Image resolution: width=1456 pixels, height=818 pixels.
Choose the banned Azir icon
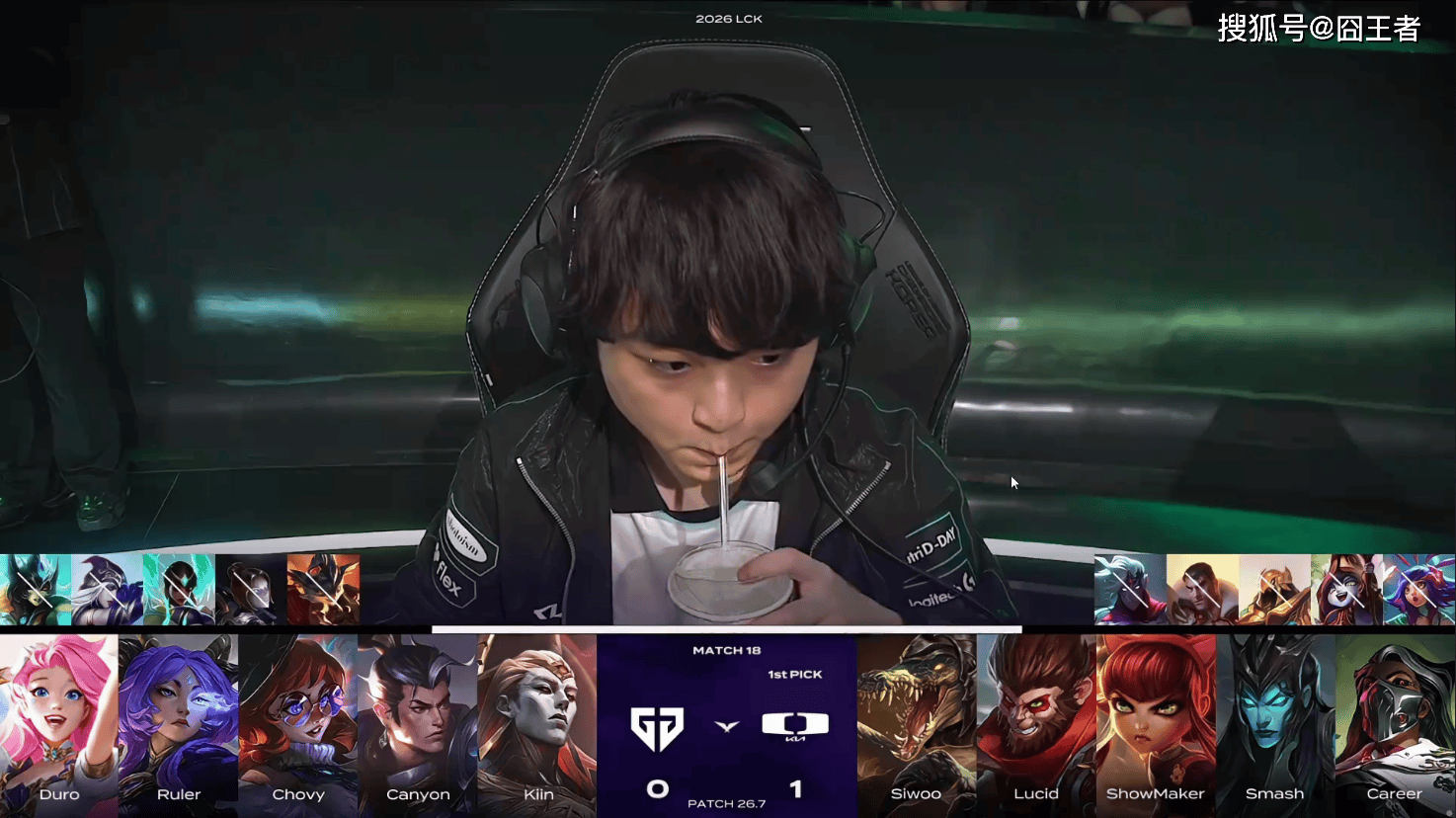tap(1274, 590)
